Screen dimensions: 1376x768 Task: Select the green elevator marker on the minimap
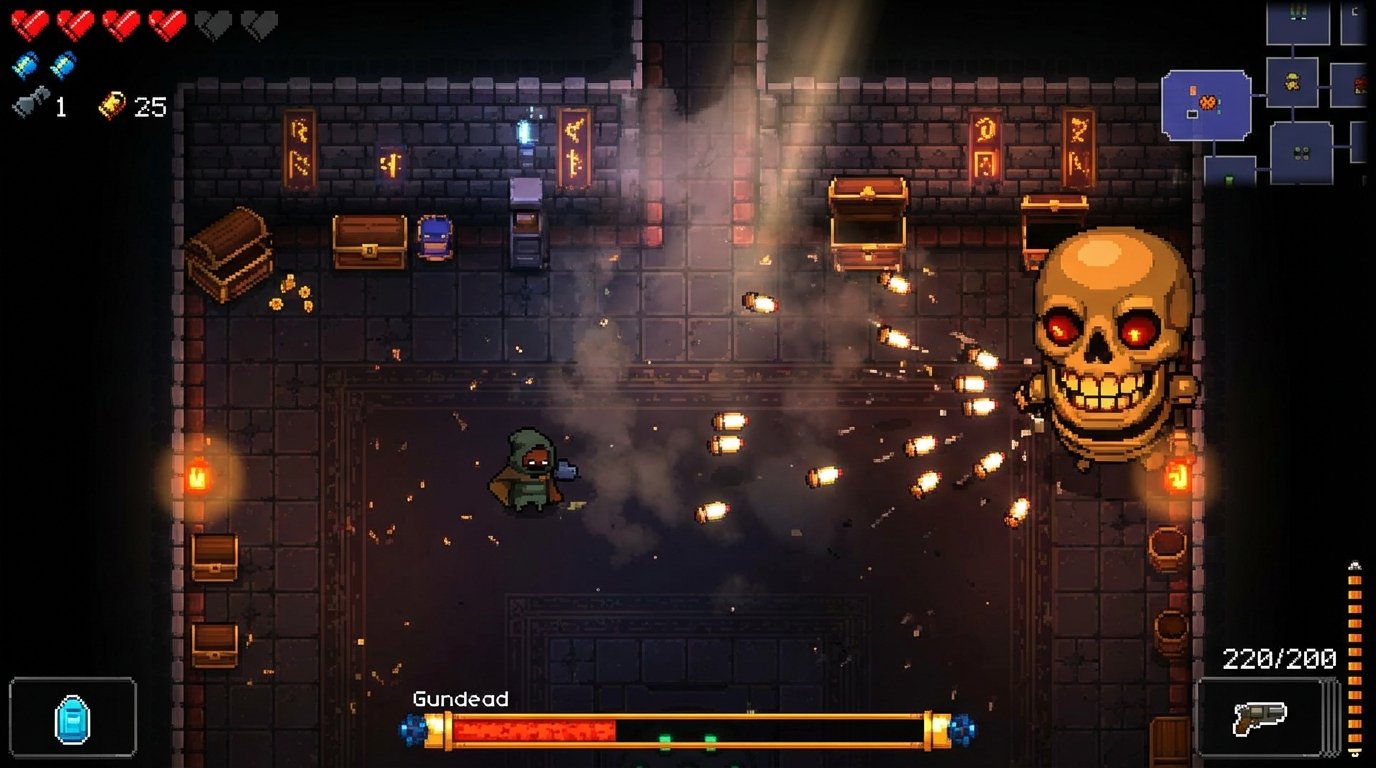point(1229,180)
